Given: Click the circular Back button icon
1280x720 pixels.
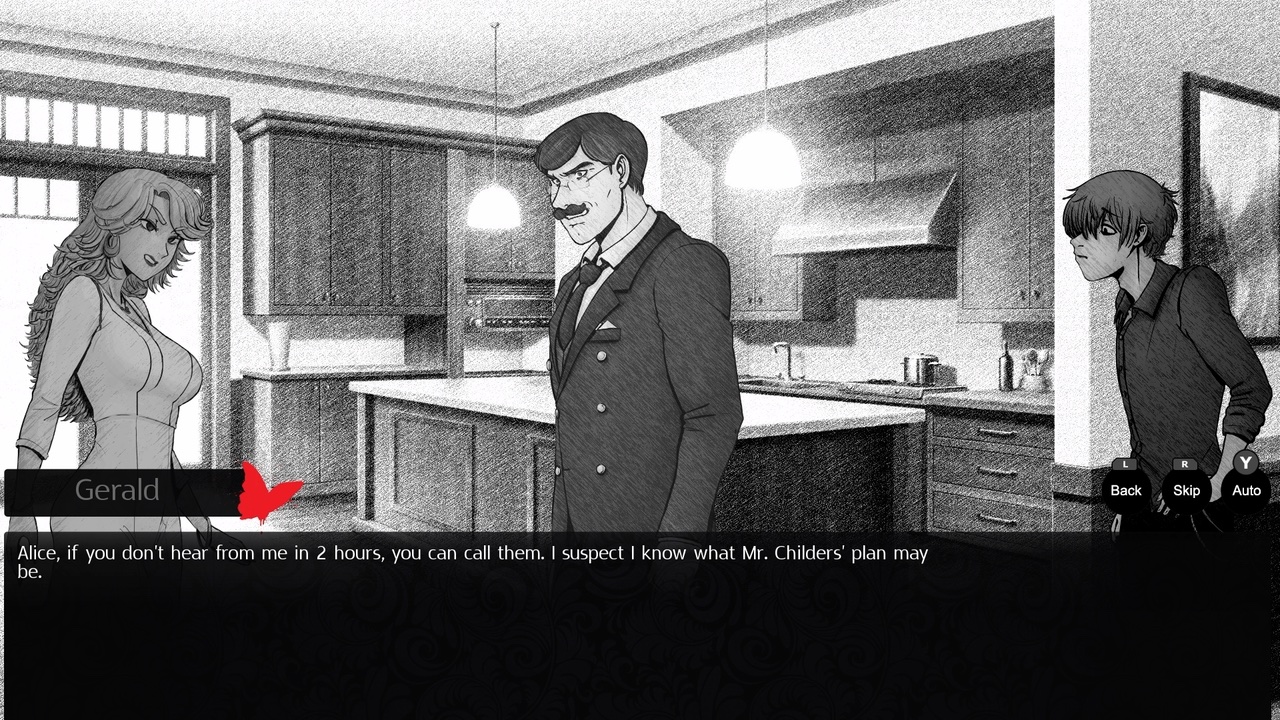Looking at the screenshot, I should click(1124, 490).
